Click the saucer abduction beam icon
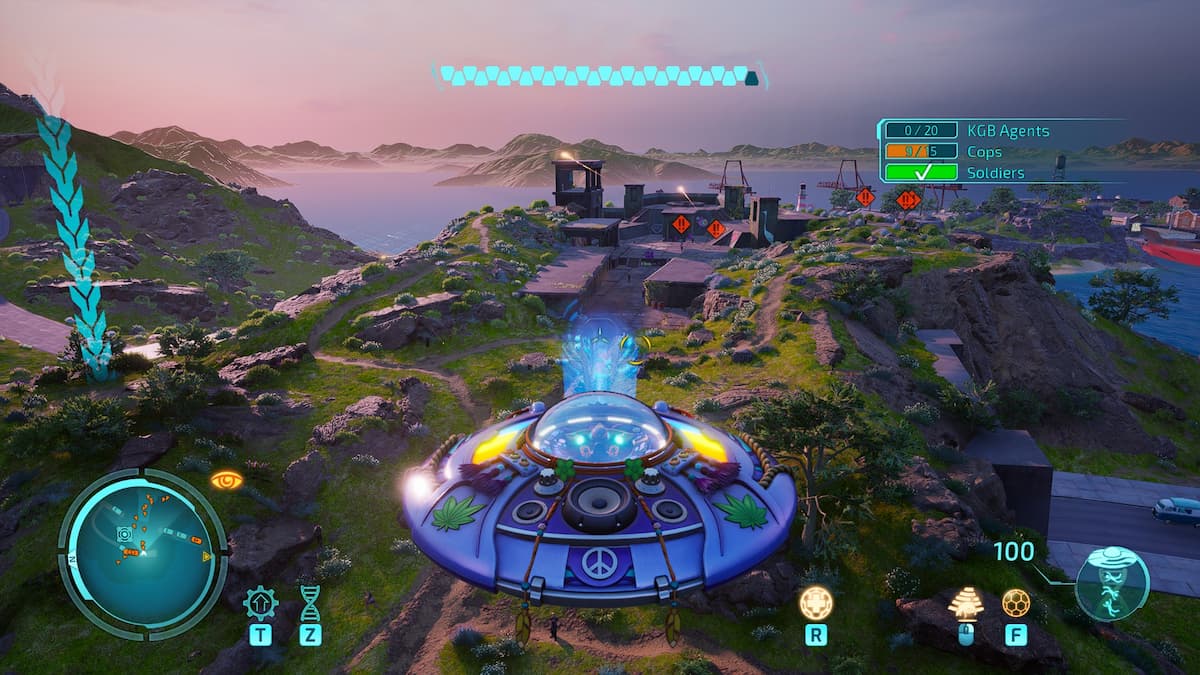 point(1112,583)
